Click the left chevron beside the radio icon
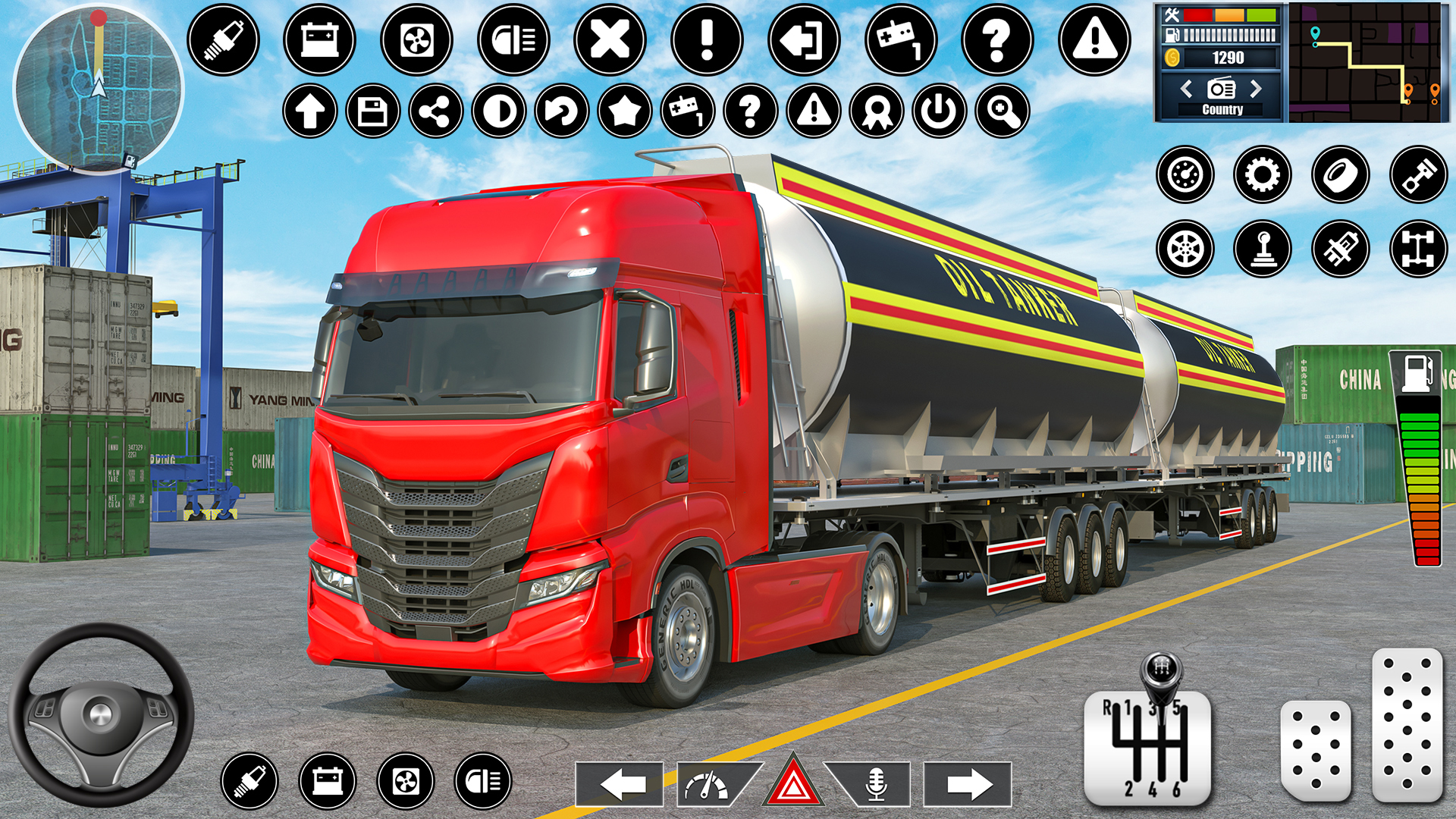This screenshot has height=819, width=1456. [x=1185, y=89]
